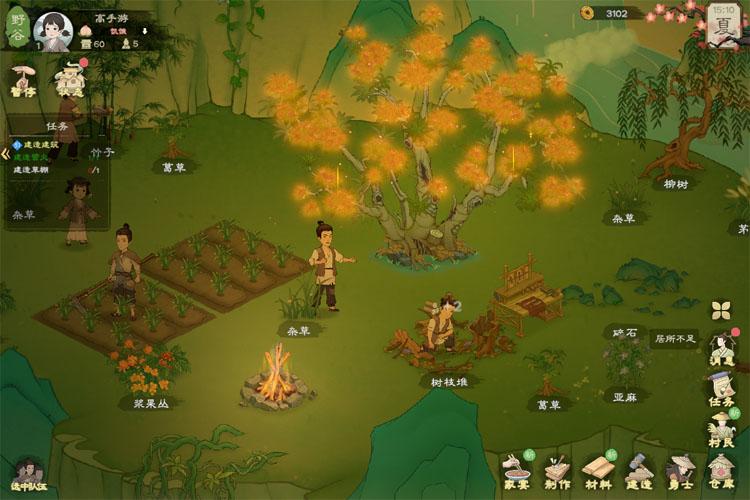The image size is (750, 500).
Task: Open the 建造 build menu
Action: (640, 469)
